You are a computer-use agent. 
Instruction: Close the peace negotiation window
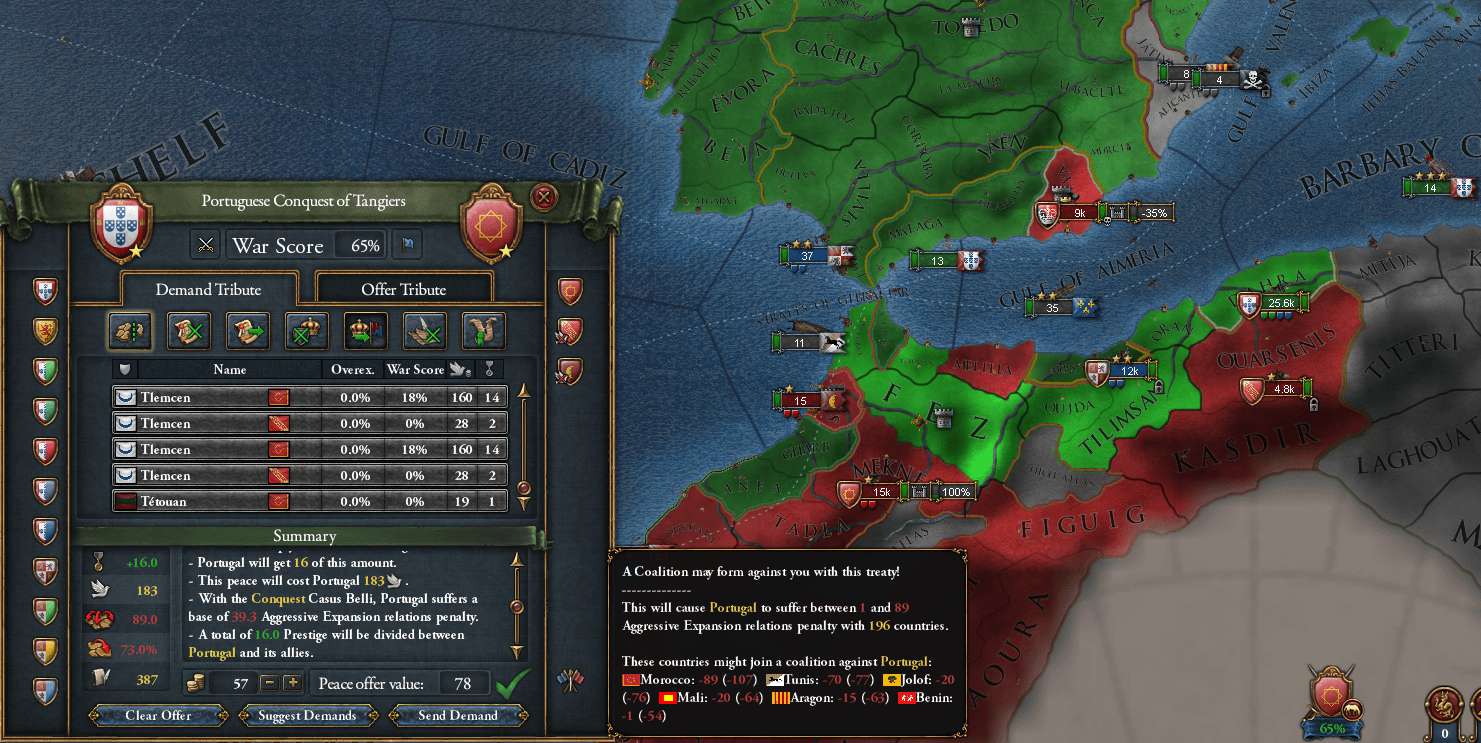tap(544, 197)
